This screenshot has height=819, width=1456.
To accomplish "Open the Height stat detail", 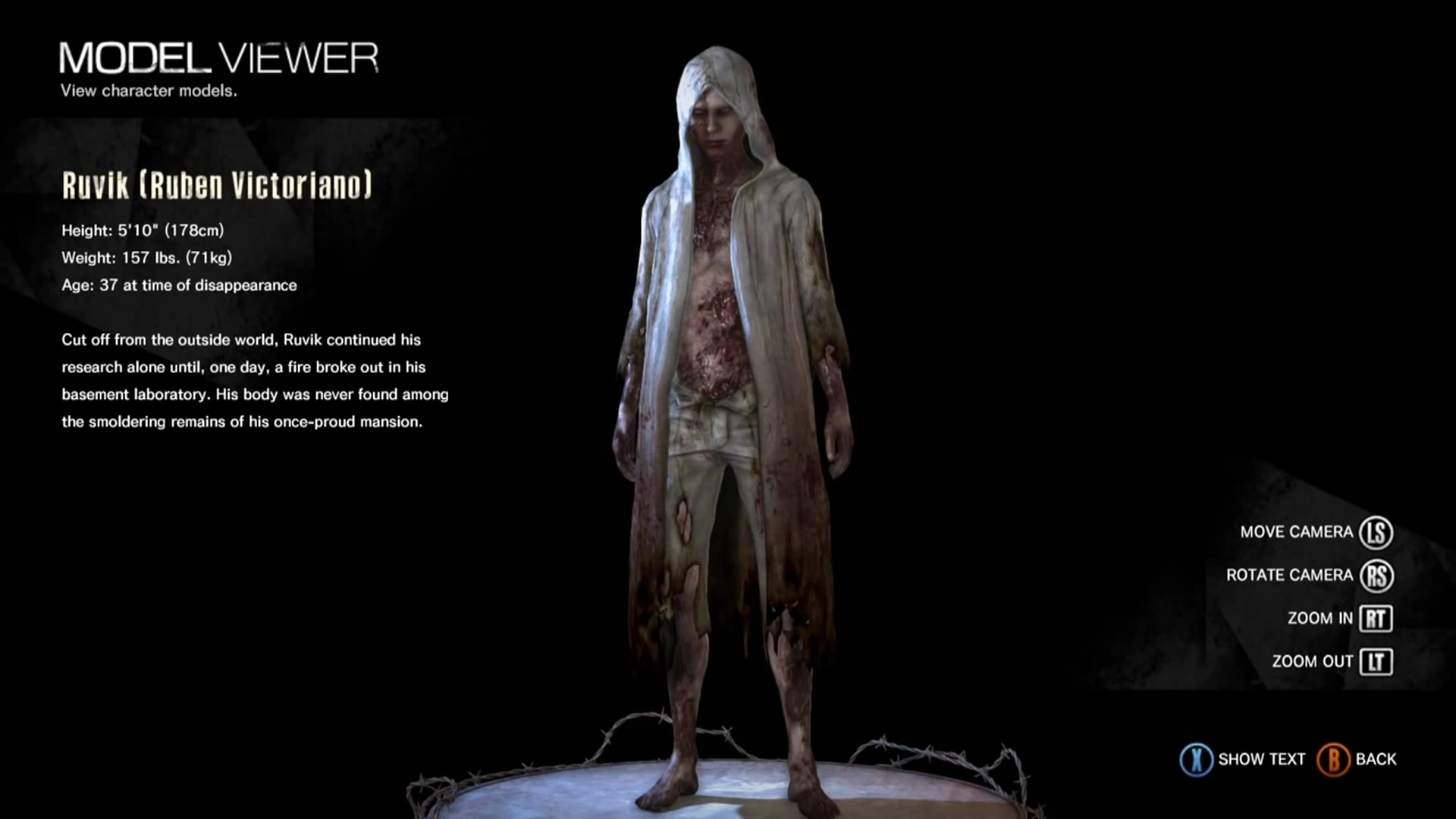I will (143, 229).
